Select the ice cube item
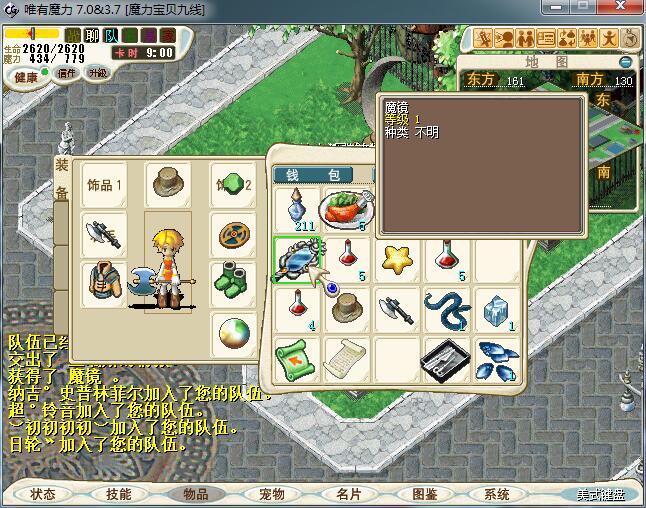The image size is (646, 508). (x=496, y=310)
